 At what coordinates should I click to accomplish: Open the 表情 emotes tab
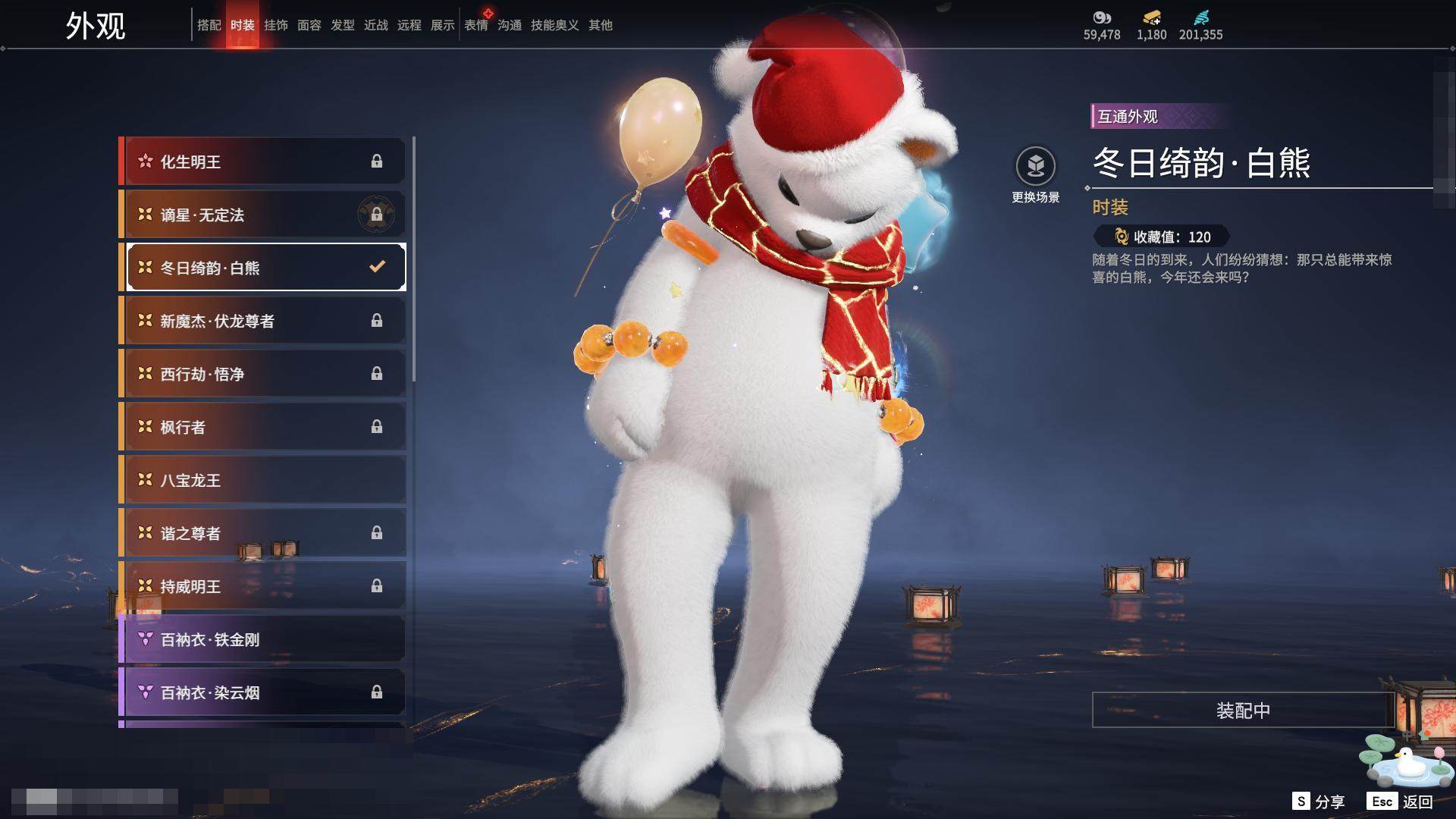(475, 25)
